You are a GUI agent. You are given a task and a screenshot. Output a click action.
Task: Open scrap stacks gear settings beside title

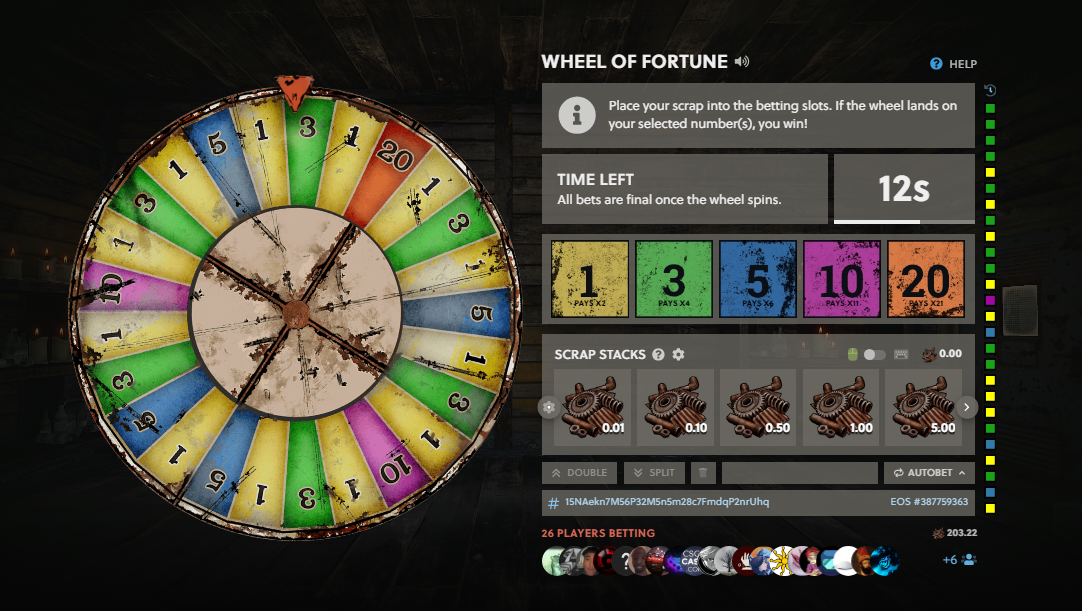678,355
